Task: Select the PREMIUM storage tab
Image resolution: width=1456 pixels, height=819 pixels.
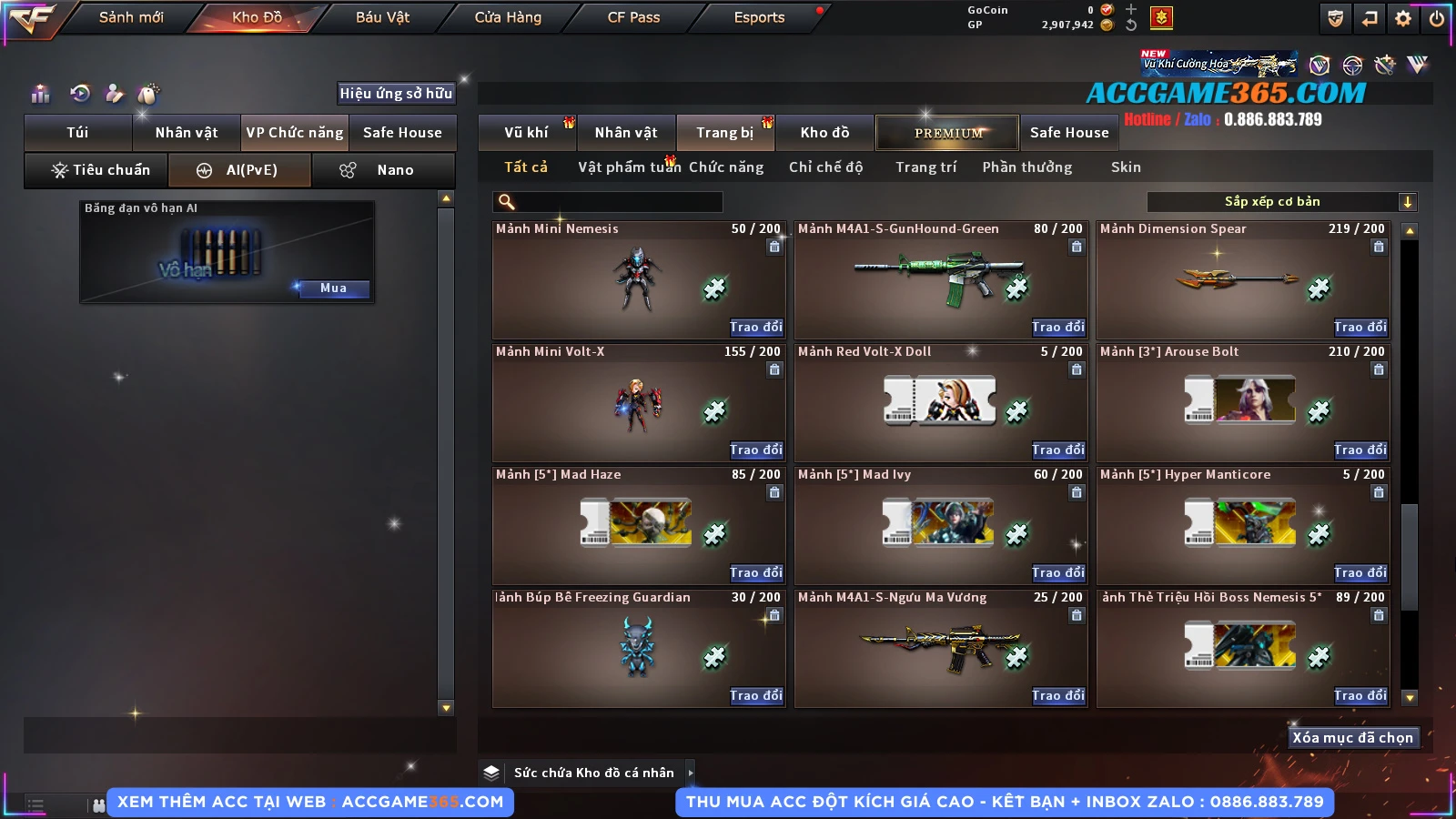Action: [947, 133]
